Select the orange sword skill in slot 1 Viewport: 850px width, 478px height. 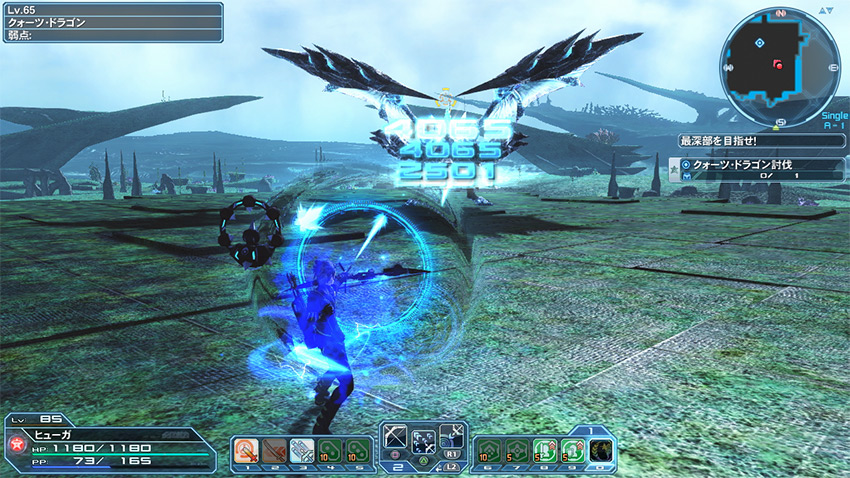tap(246, 451)
